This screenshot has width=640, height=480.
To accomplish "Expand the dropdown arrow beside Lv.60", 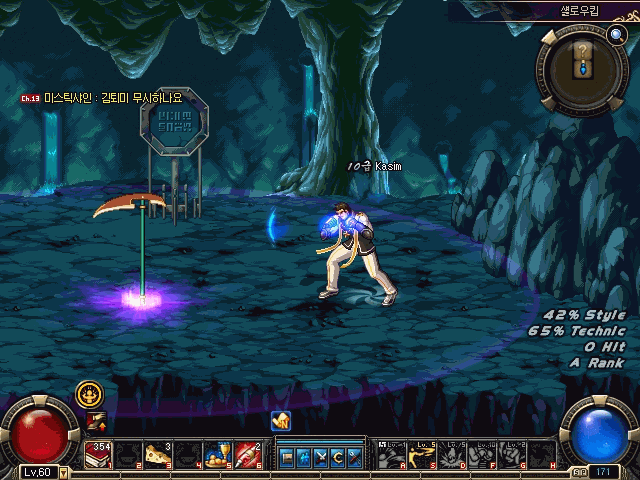I will click(x=65, y=472).
